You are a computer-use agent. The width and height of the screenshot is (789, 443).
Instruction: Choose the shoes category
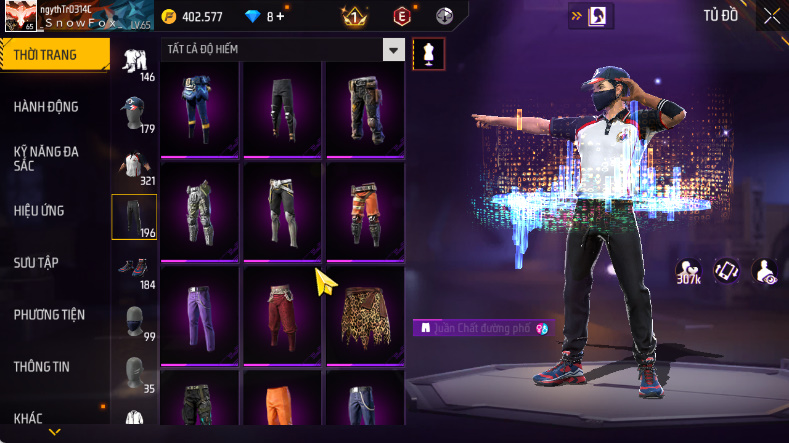[x=134, y=270]
